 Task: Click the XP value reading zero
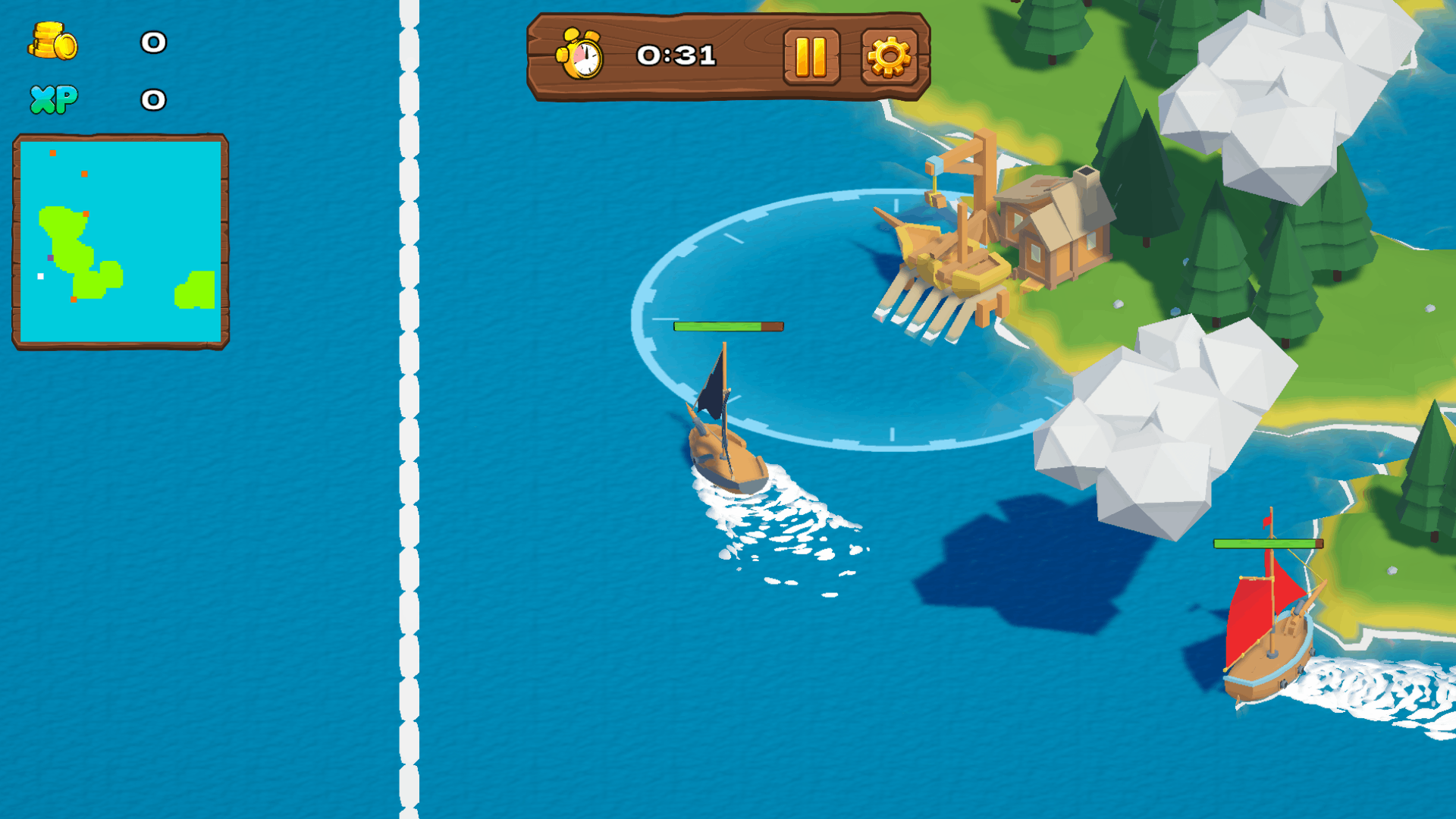coord(151,99)
